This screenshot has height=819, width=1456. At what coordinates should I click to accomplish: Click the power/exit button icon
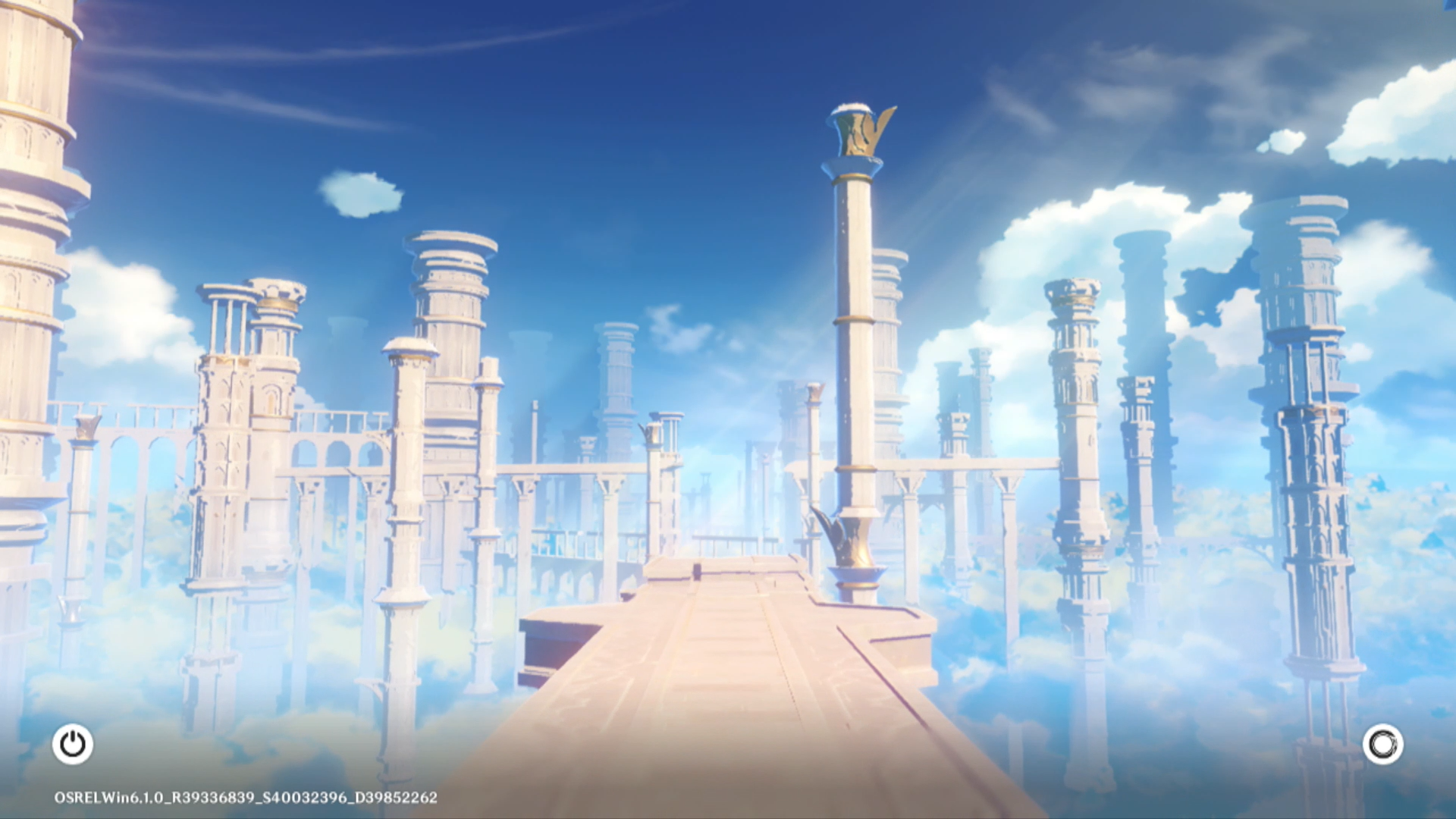click(73, 744)
